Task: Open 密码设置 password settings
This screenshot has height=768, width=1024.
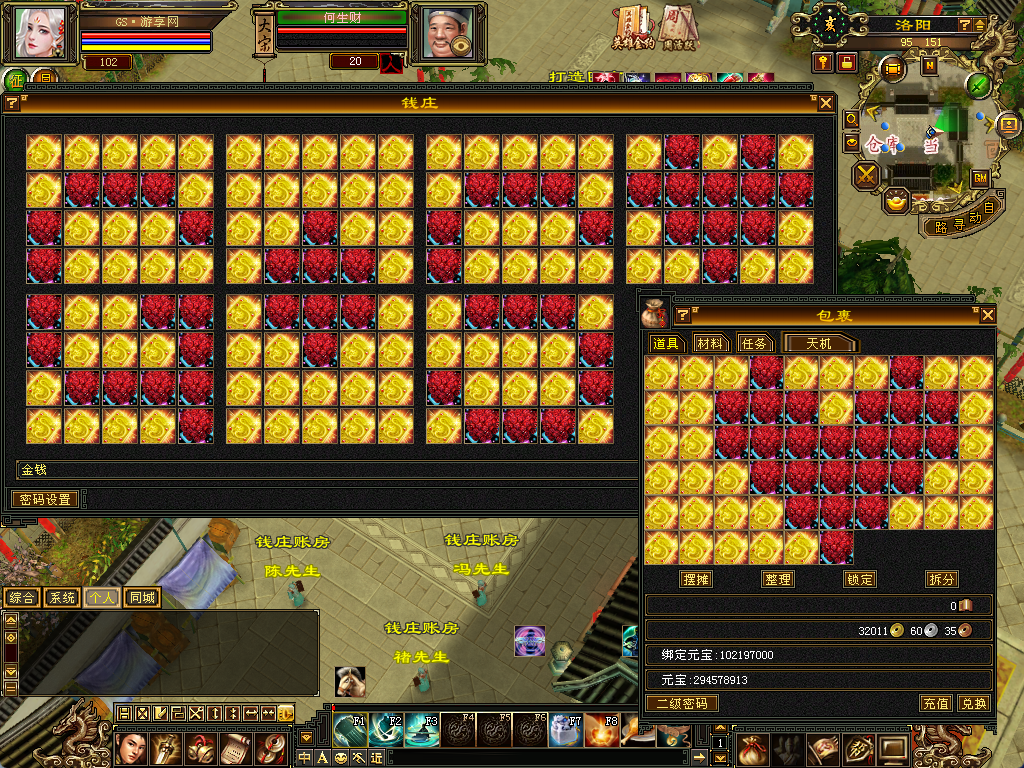Action: pyautogui.click(x=46, y=499)
